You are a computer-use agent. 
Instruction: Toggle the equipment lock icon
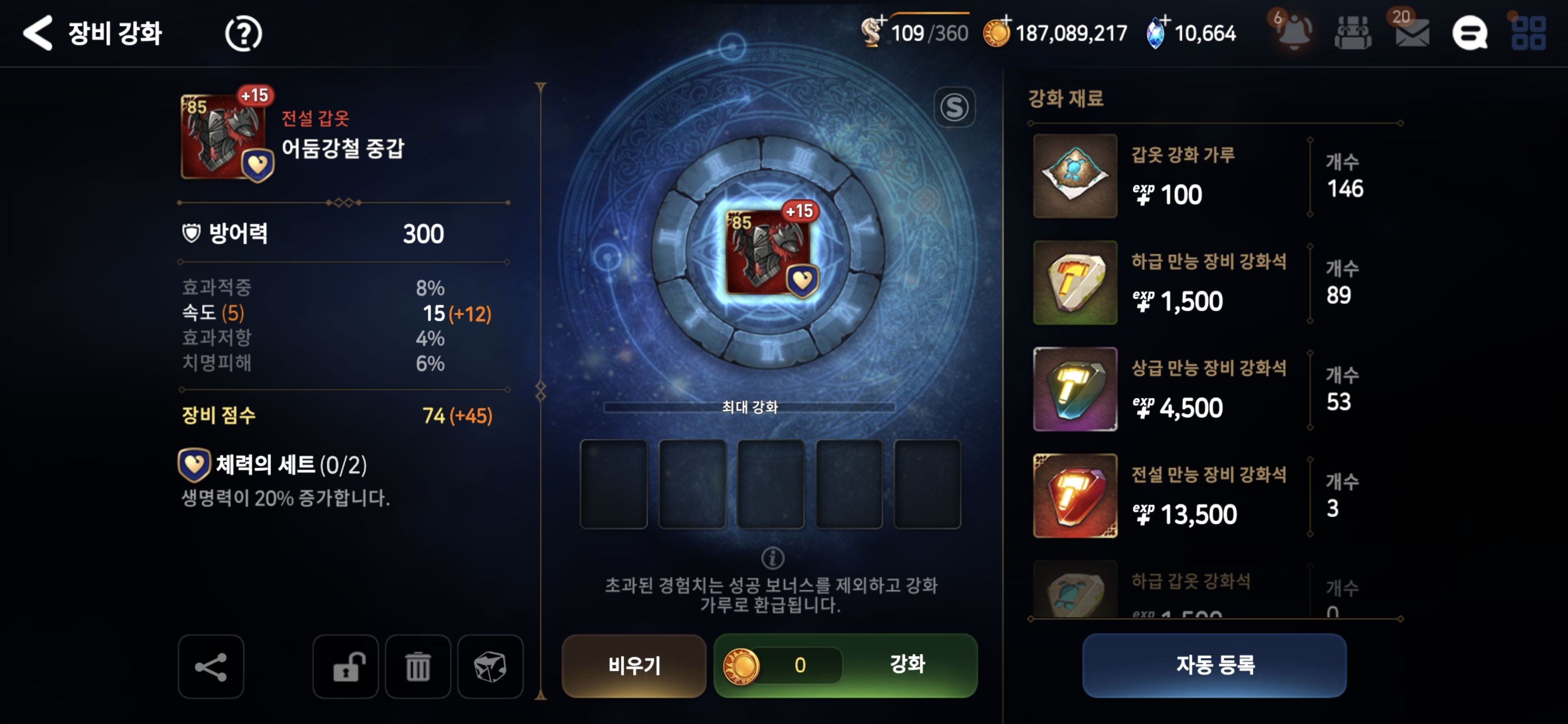pyautogui.click(x=346, y=667)
